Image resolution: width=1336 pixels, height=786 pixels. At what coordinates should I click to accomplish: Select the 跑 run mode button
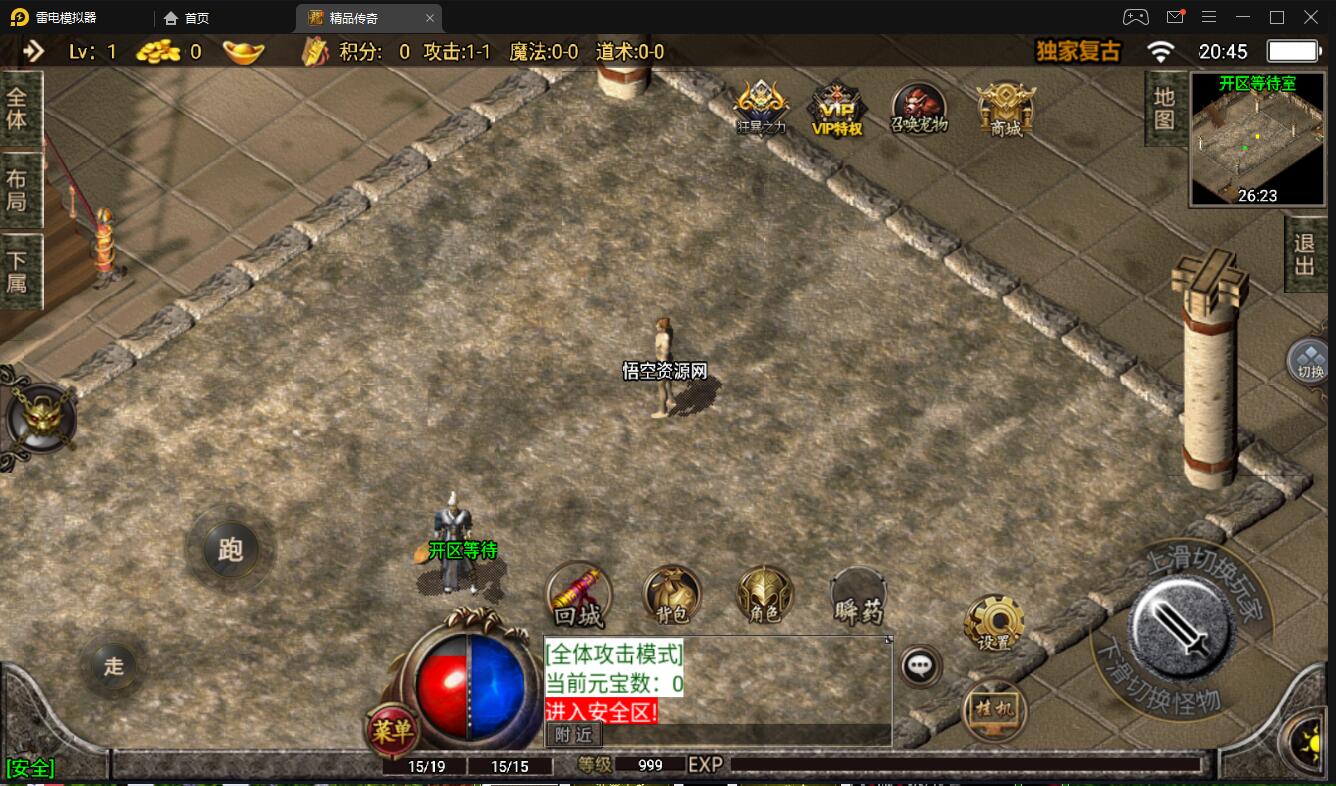pyautogui.click(x=230, y=549)
